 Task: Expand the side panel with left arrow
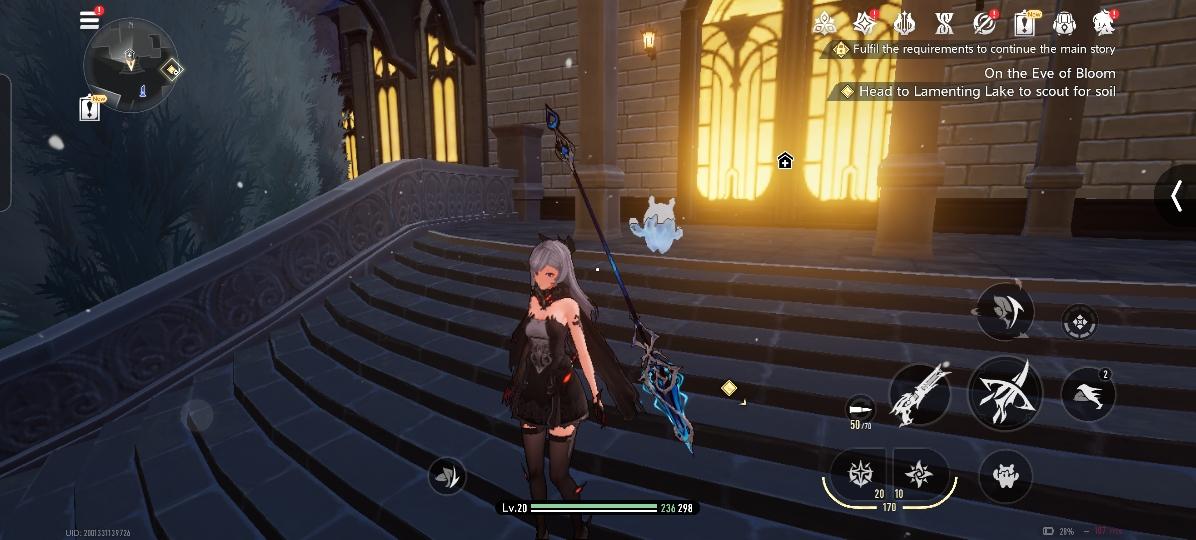1177,195
